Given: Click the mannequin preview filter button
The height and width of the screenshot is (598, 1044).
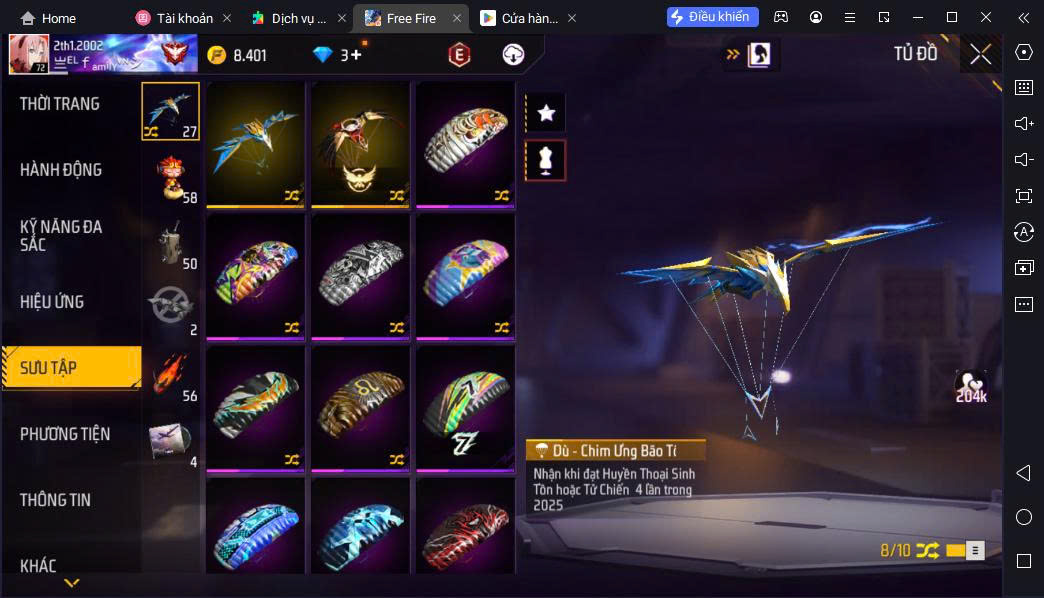Looking at the screenshot, I should tap(546, 160).
